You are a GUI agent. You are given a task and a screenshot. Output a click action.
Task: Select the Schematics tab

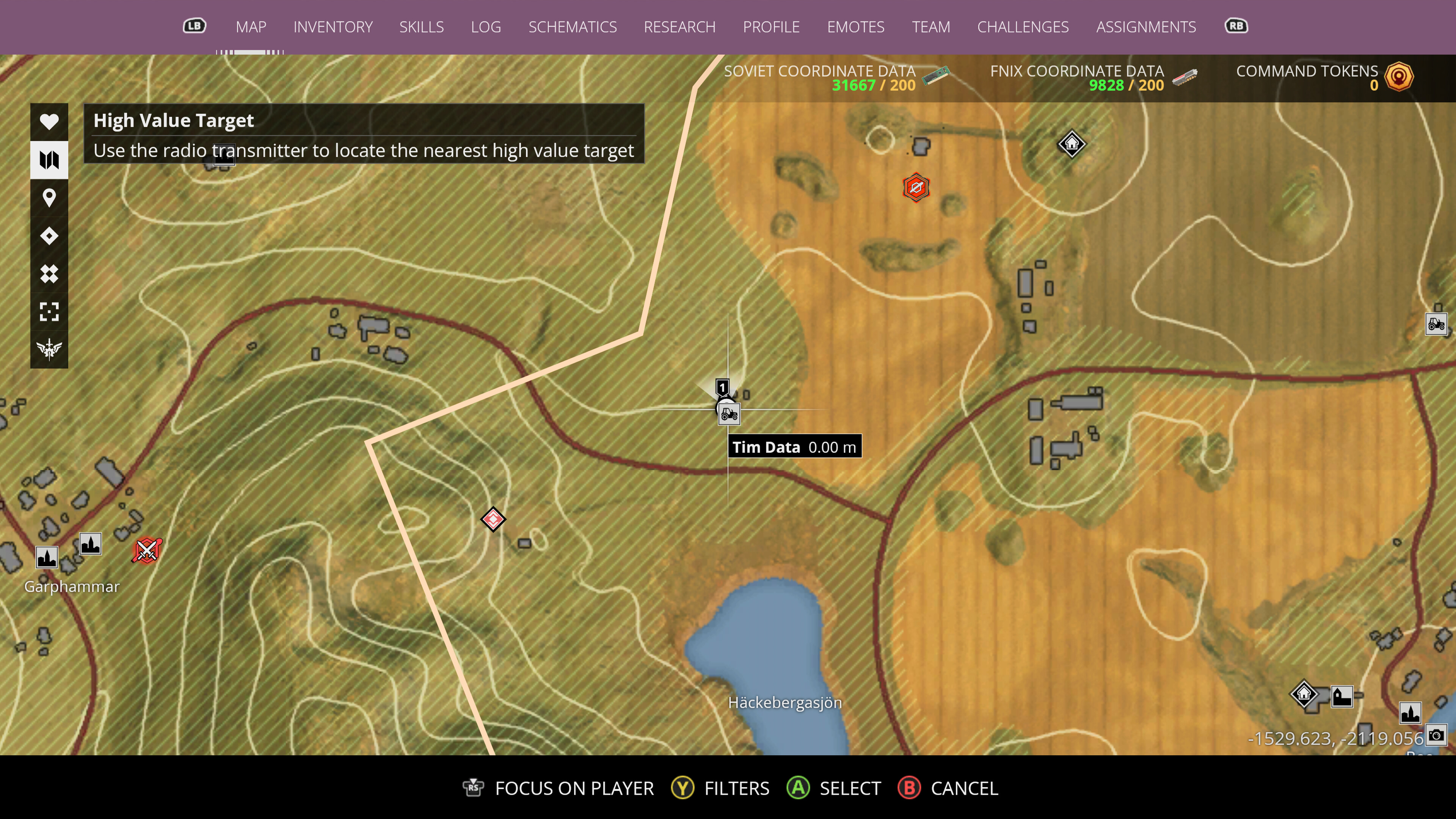coord(572,27)
